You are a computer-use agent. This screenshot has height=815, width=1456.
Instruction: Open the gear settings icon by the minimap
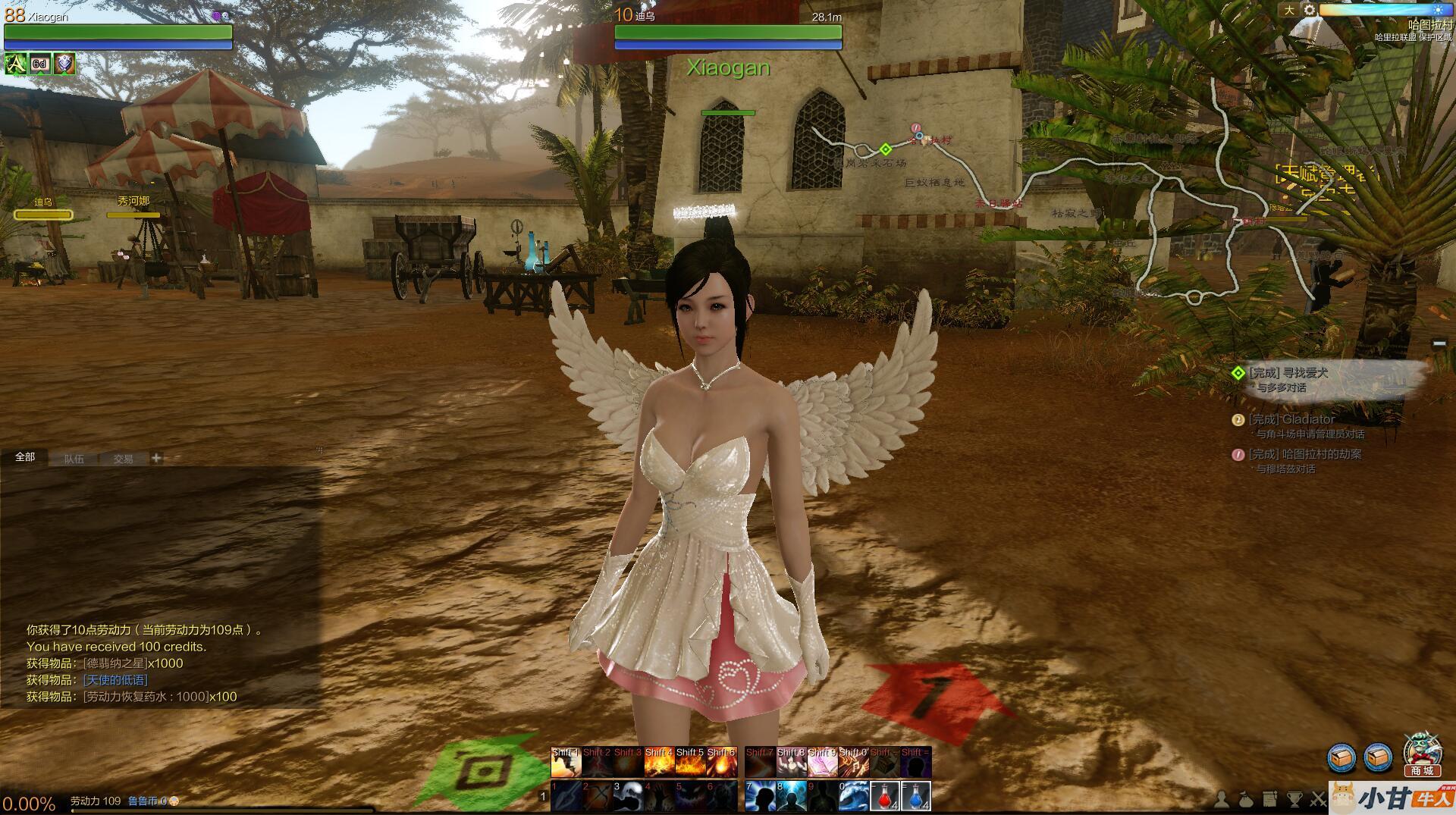pyautogui.click(x=1310, y=10)
